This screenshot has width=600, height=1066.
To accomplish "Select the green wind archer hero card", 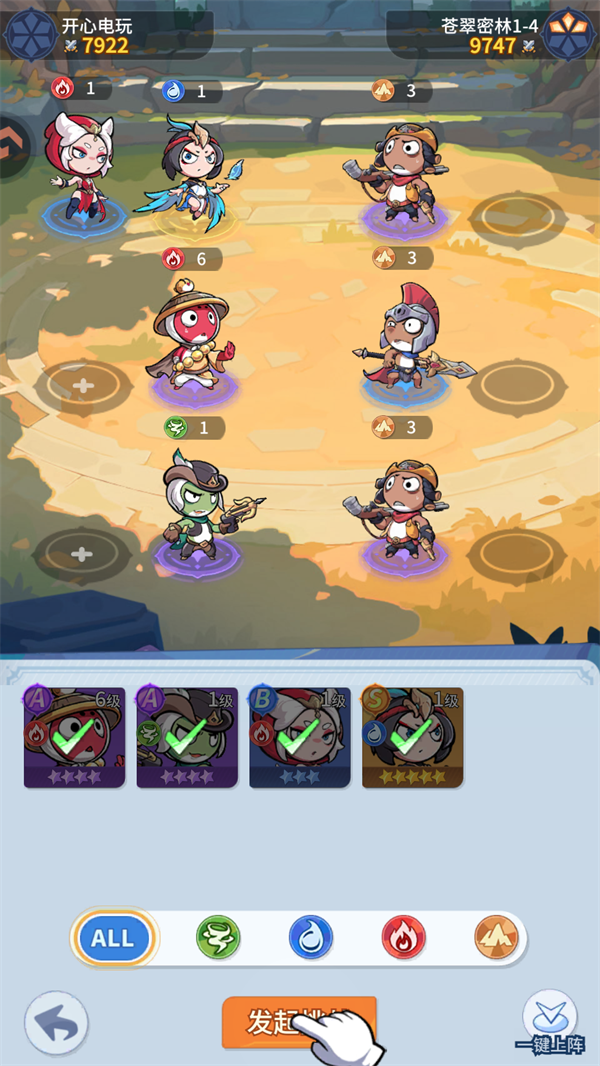I will 187,738.
